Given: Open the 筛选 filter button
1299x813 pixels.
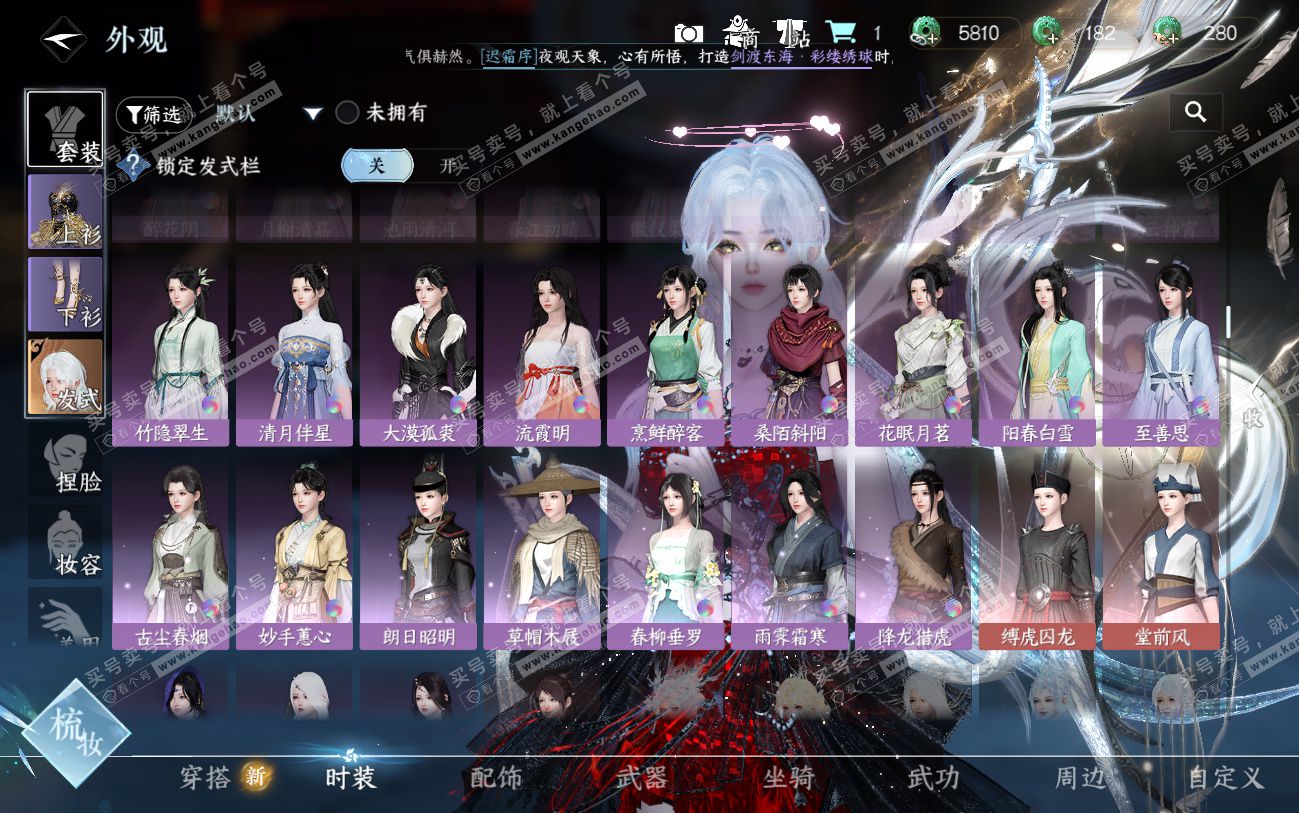Looking at the screenshot, I should tap(152, 114).
